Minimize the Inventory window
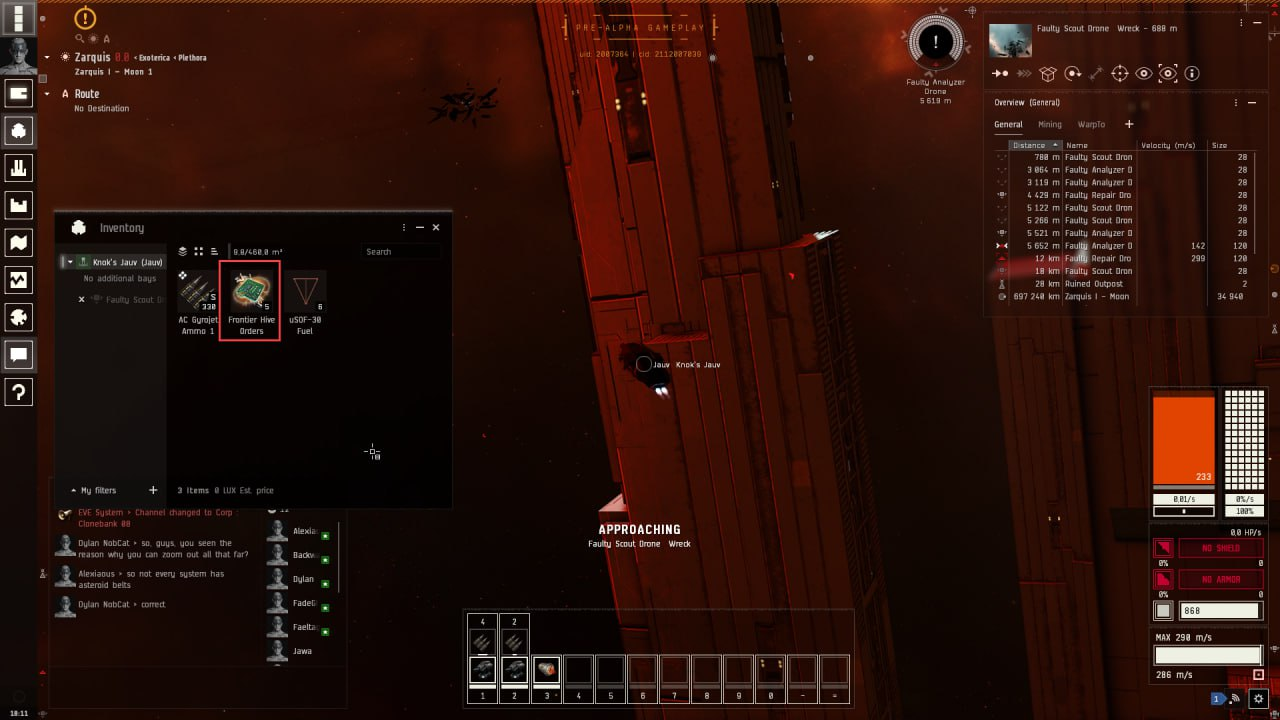Image resolution: width=1280 pixels, height=720 pixels. (420, 227)
